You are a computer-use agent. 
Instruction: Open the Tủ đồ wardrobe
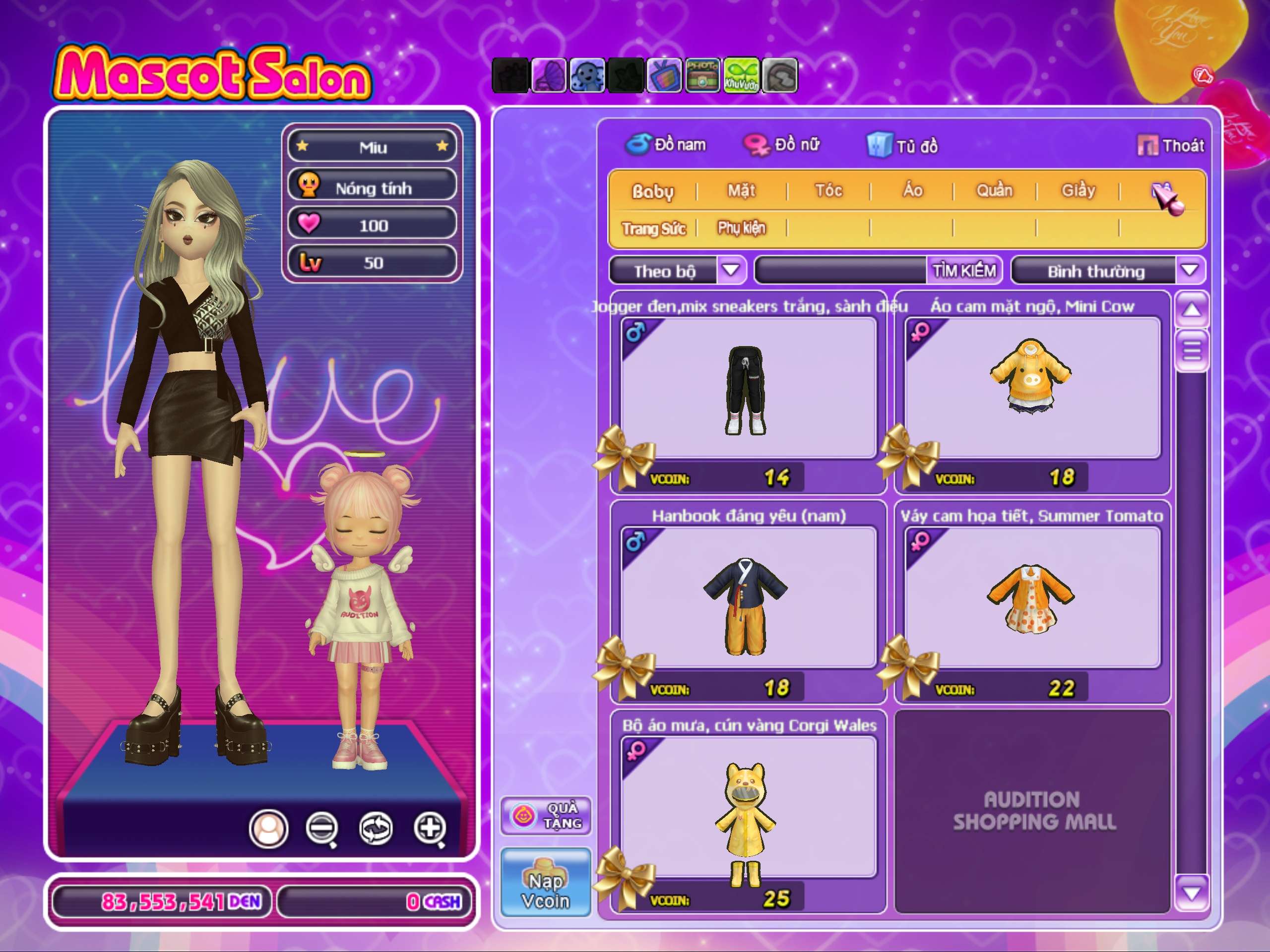[903, 146]
